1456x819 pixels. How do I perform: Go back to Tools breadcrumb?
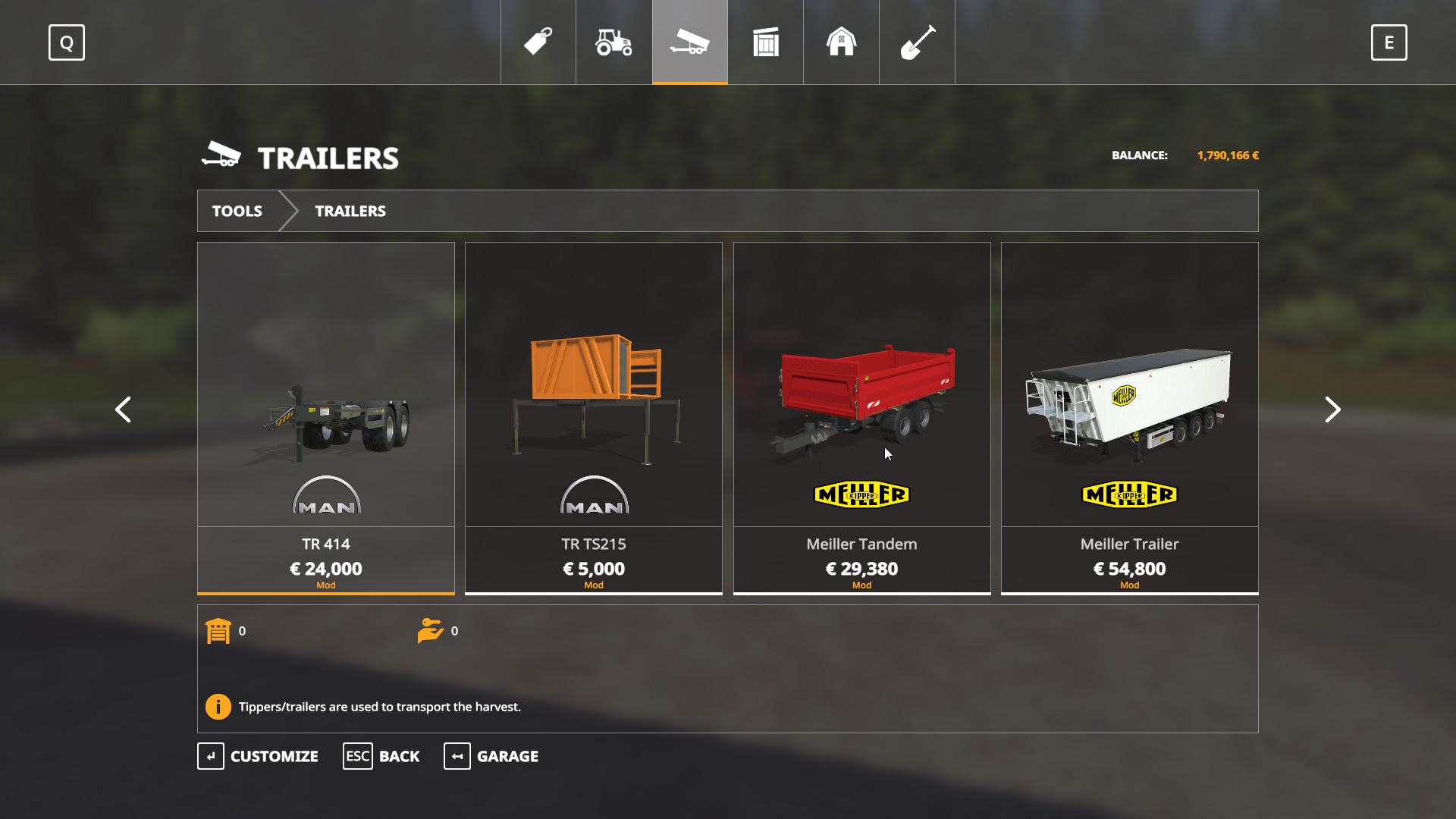[x=237, y=211]
